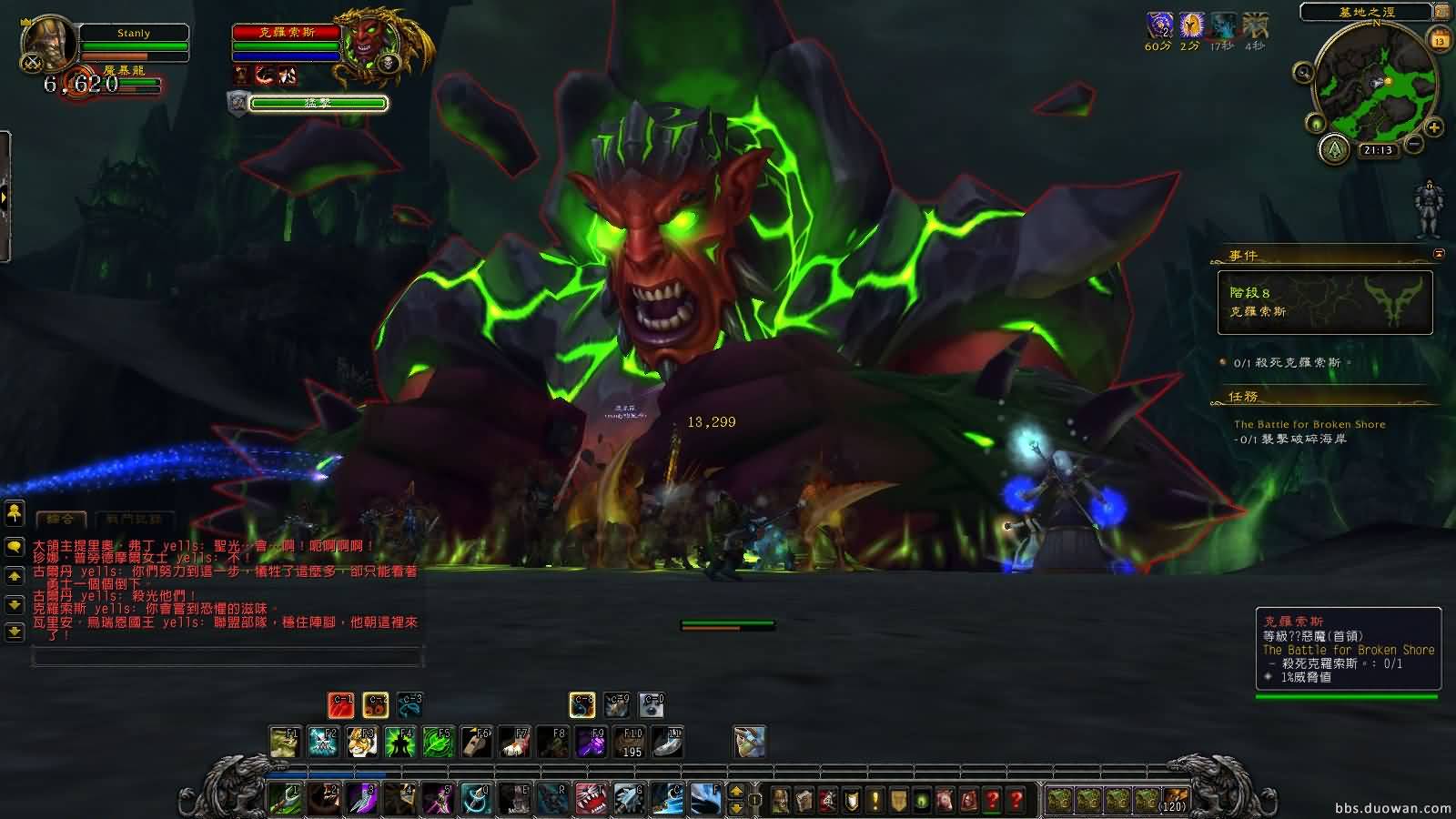Use the F9 purple gem ability

591,743
